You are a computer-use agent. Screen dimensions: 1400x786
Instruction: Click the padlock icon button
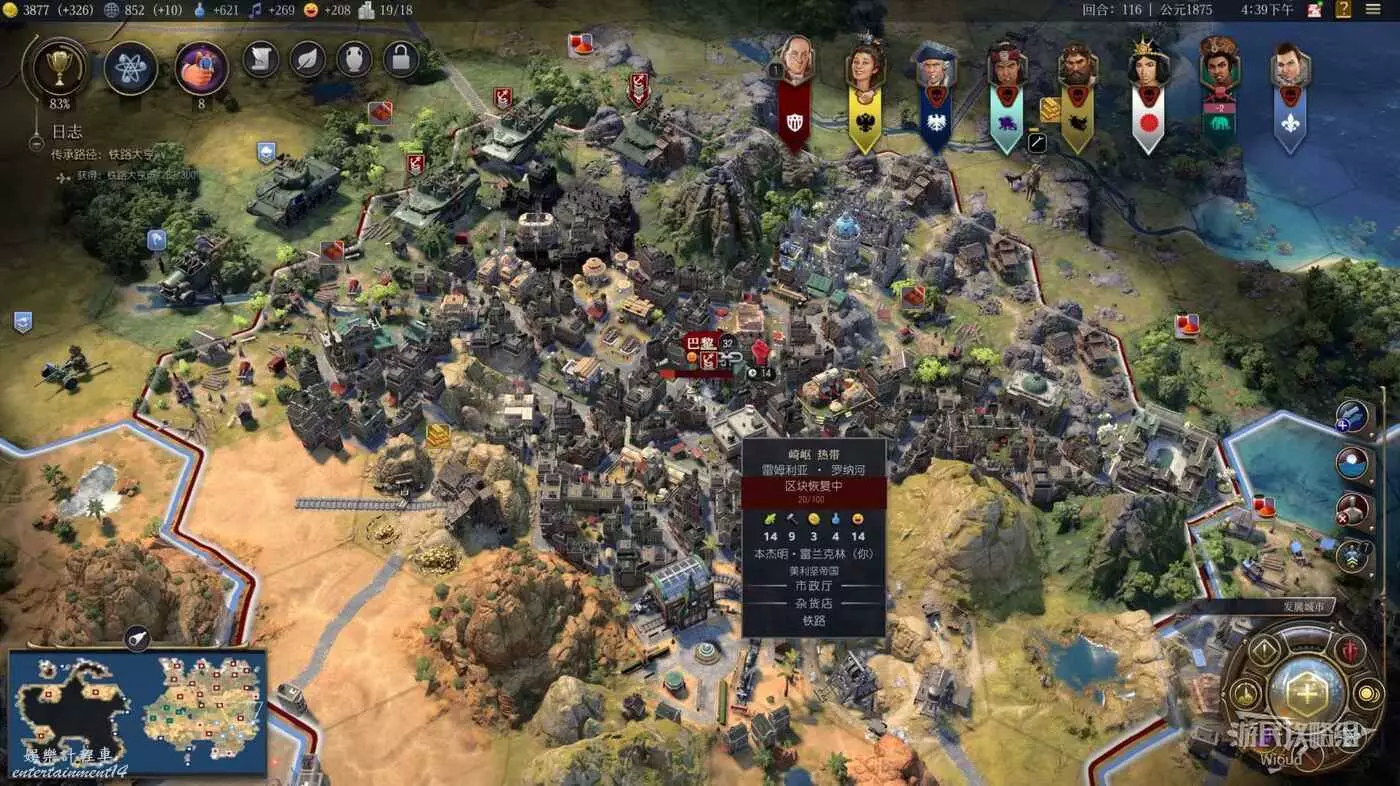click(401, 59)
